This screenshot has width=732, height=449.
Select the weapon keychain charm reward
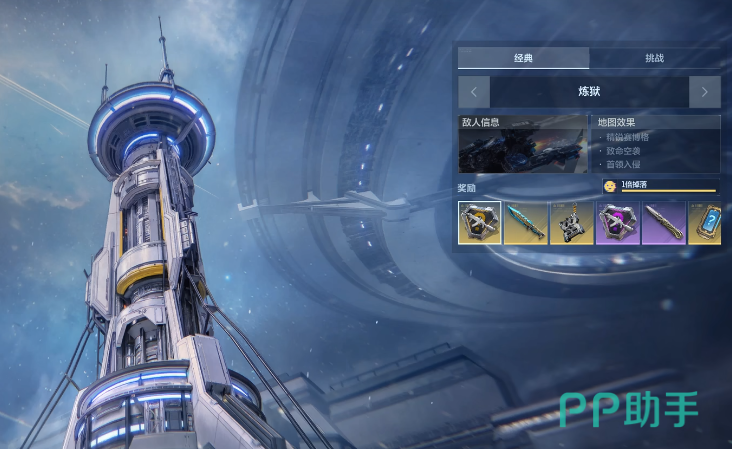click(571, 223)
